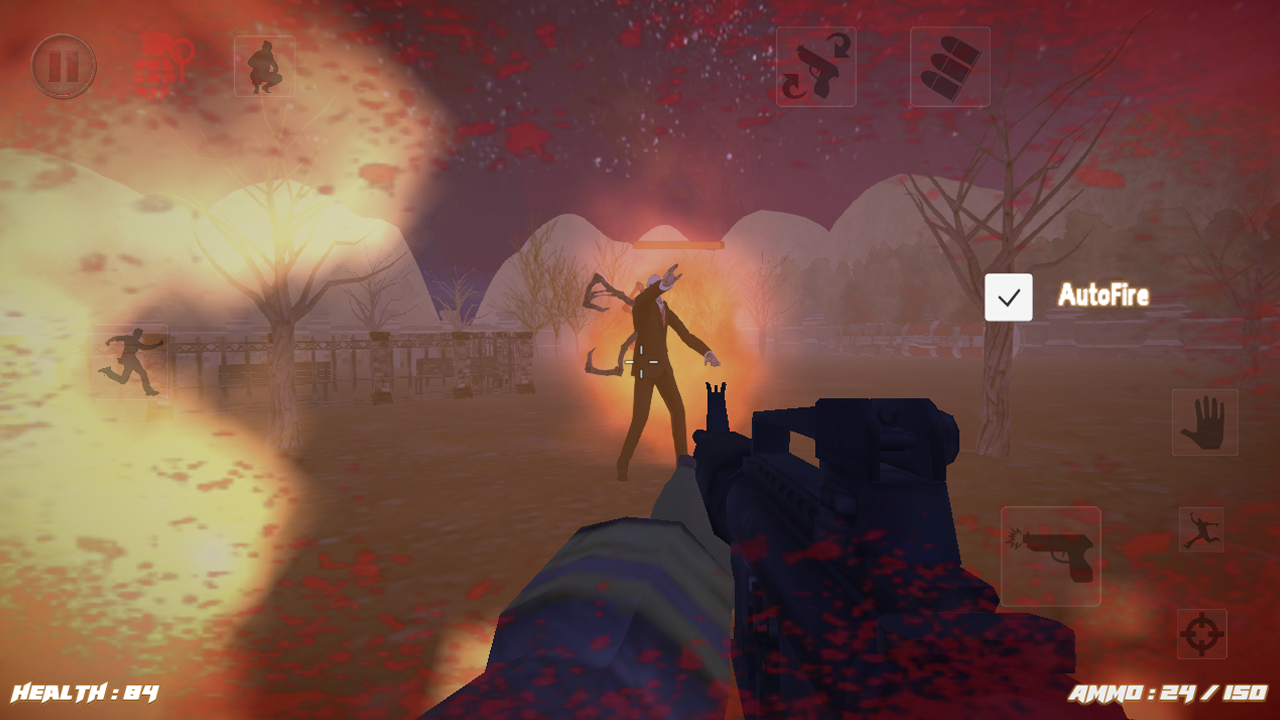Click the weapon muzzle flash fire button
This screenshot has width=1280, height=720.
[x=1052, y=555]
